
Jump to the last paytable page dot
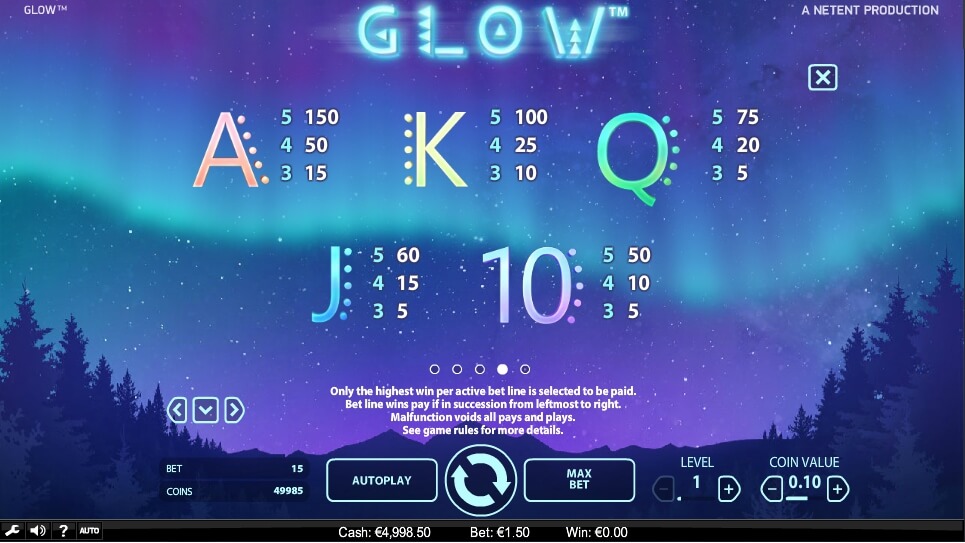tap(525, 369)
